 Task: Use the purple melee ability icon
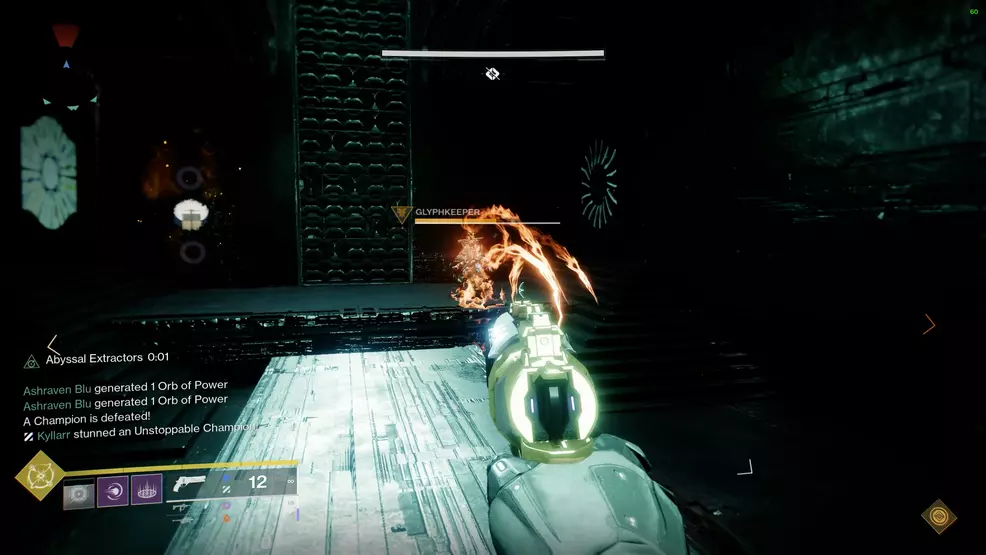coord(113,493)
